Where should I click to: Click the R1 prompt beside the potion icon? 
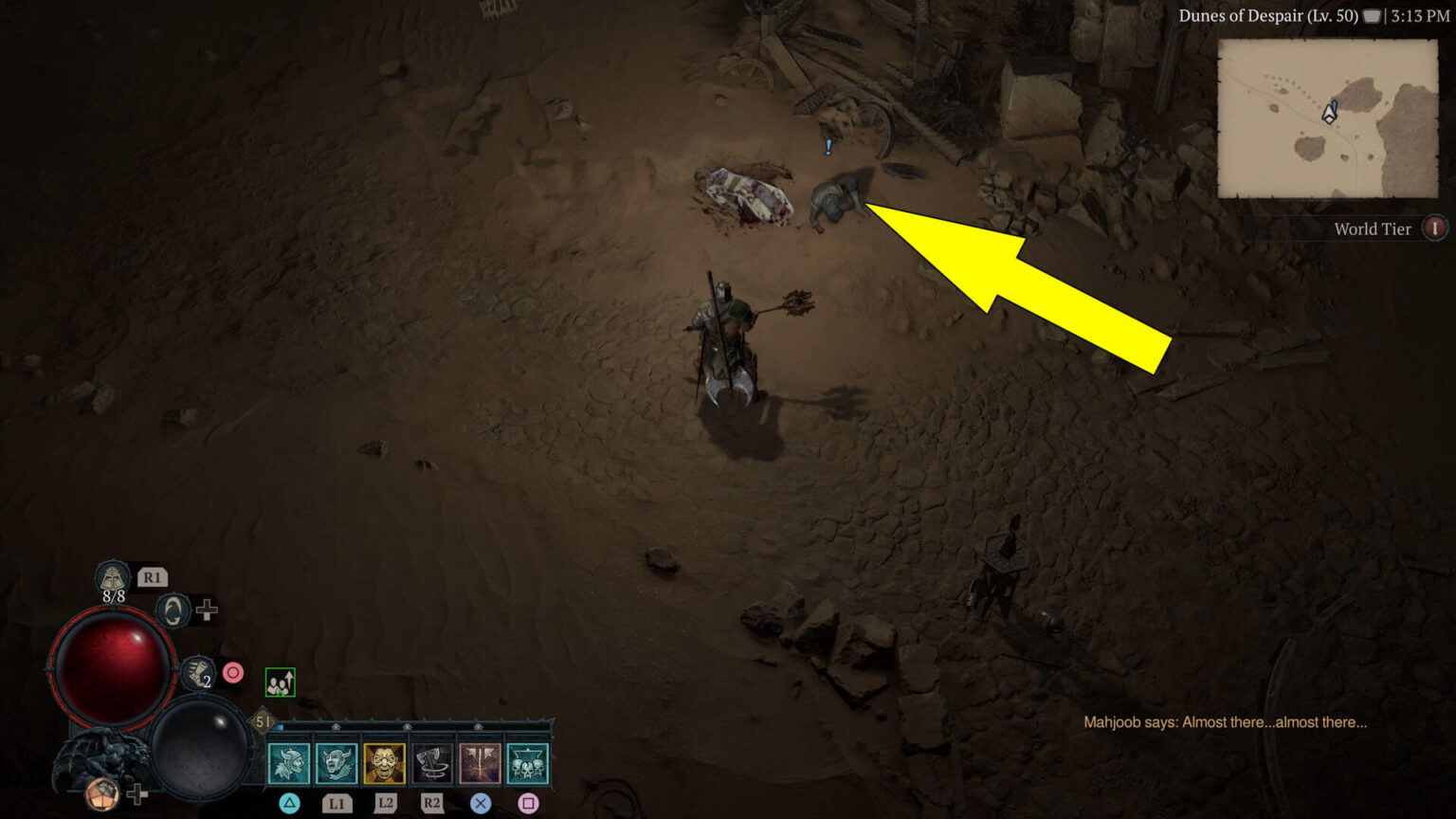(152, 578)
